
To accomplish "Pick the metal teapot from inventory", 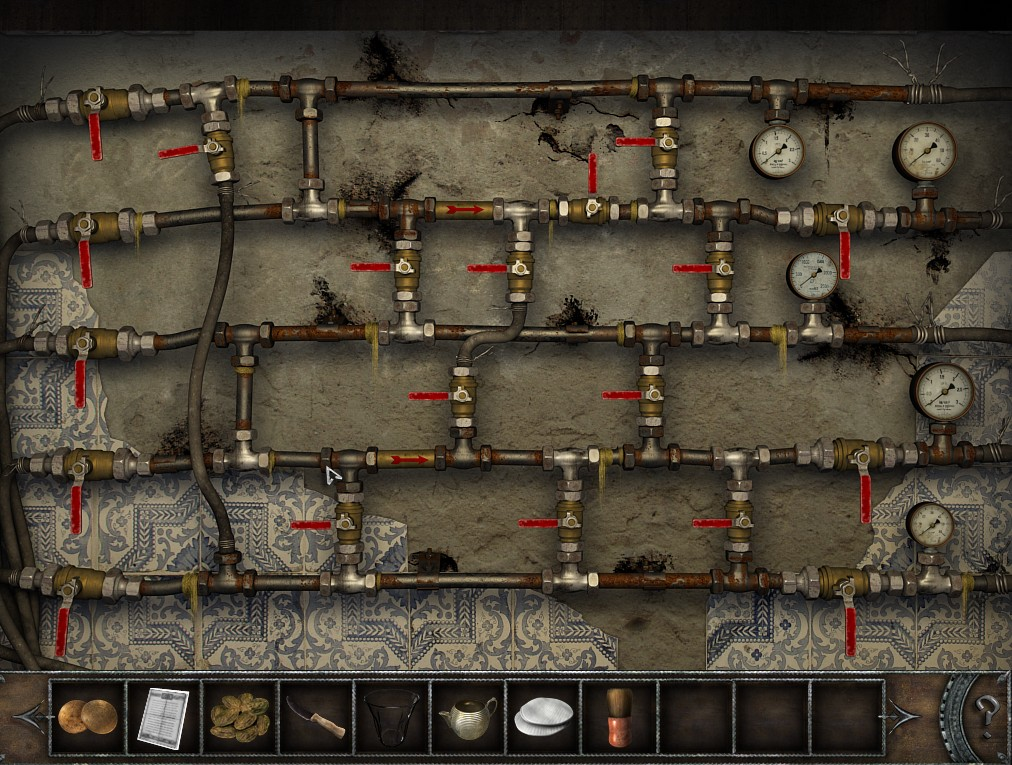I will (x=467, y=717).
